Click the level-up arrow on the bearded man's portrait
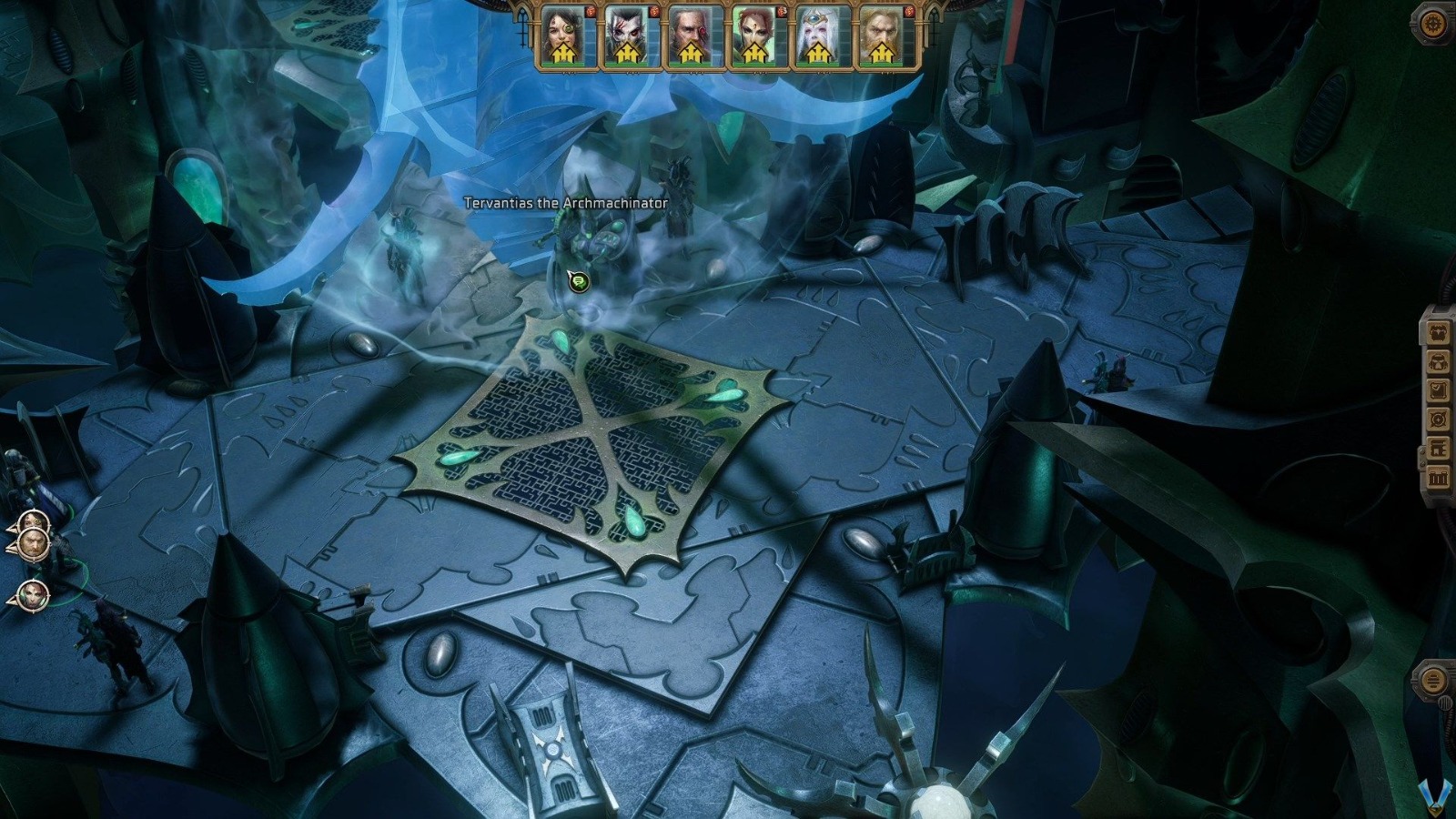Image resolution: width=1456 pixels, height=819 pixels. 691,53
